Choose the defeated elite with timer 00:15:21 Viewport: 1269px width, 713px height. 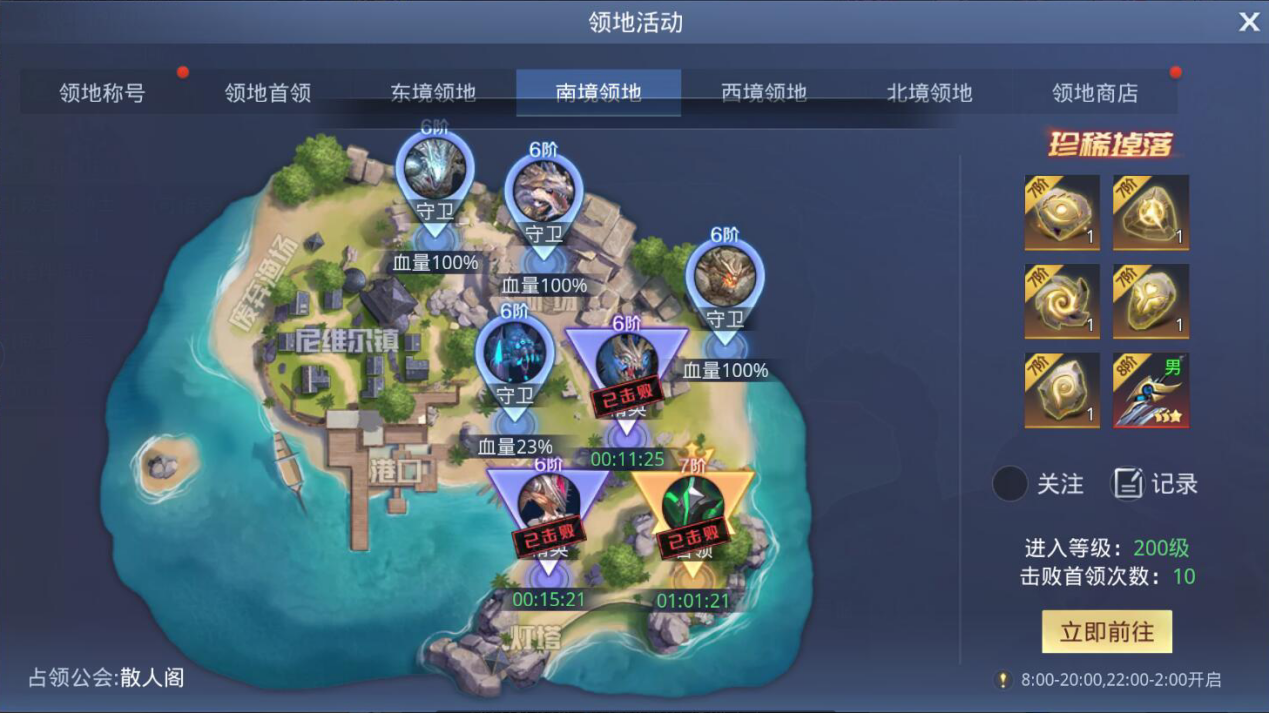point(547,510)
